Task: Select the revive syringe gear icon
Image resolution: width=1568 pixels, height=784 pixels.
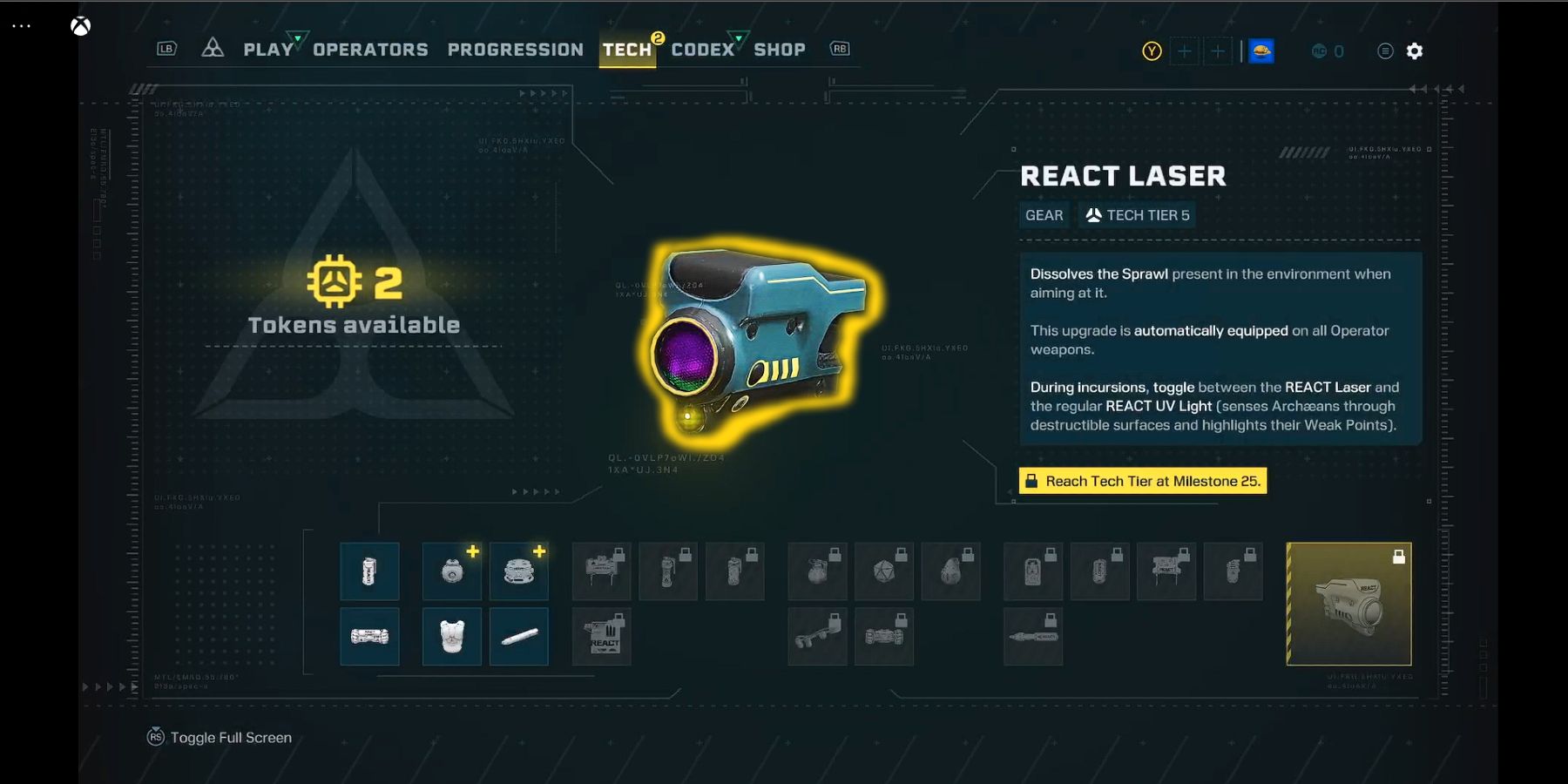Action: (519, 636)
